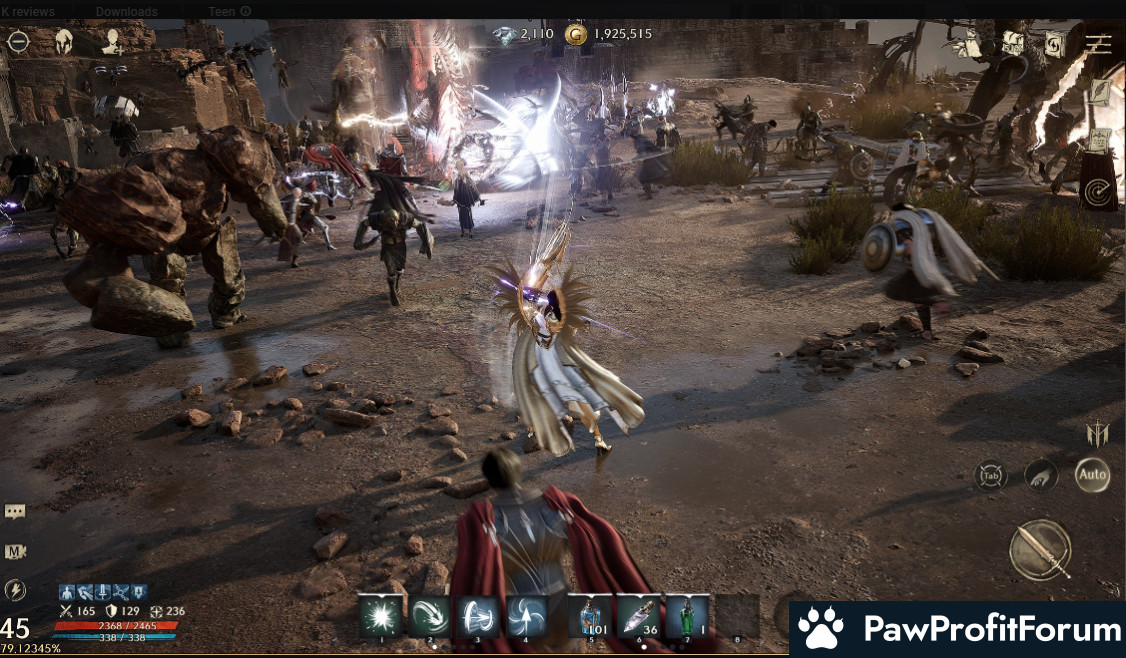Use the blue potion with 101 count
This screenshot has height=658, width=1126.
(x=590, y=616)
